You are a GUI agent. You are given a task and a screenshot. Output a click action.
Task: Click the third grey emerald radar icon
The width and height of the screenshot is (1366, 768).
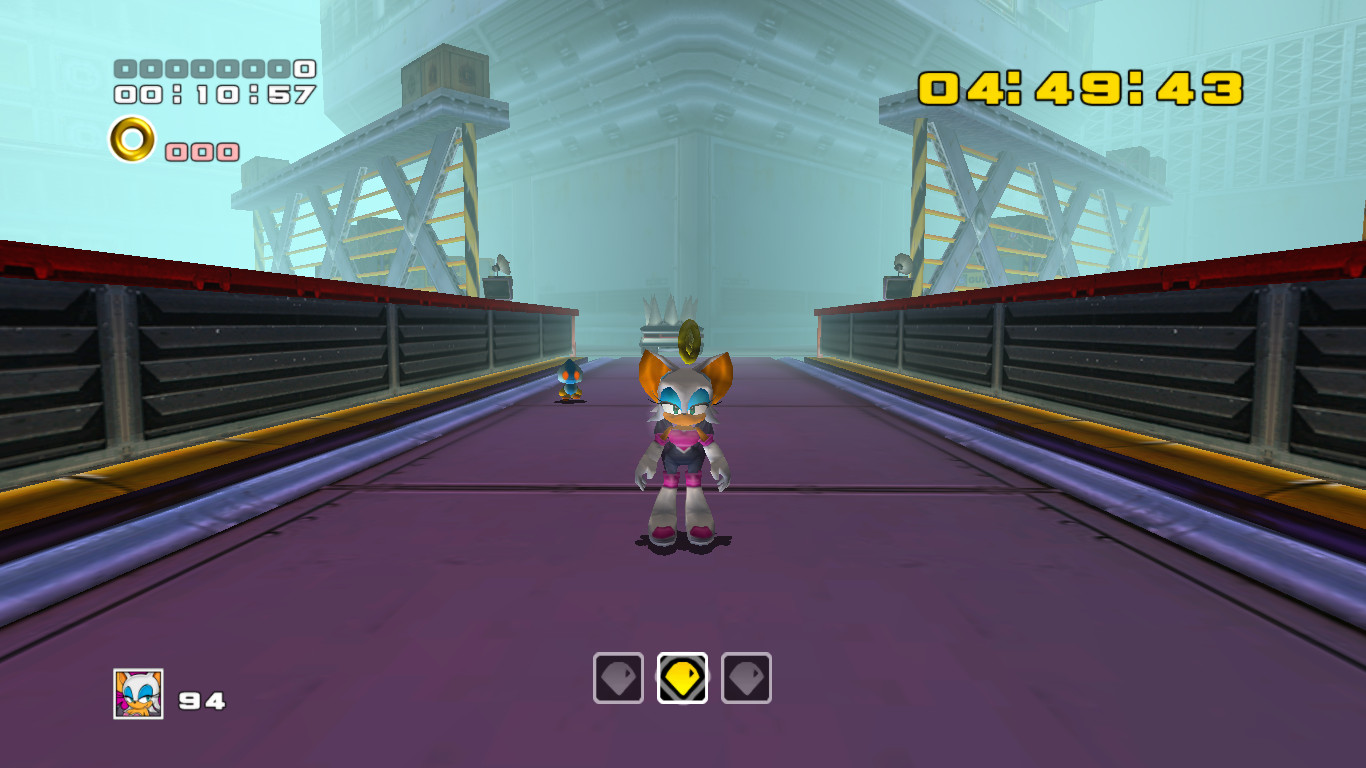pos(746,676)
